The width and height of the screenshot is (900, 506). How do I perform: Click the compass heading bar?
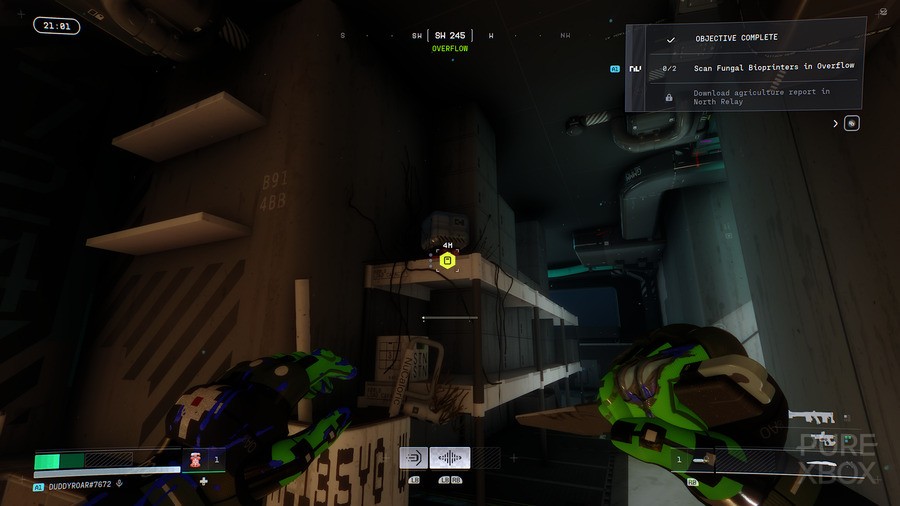[452, 36]
